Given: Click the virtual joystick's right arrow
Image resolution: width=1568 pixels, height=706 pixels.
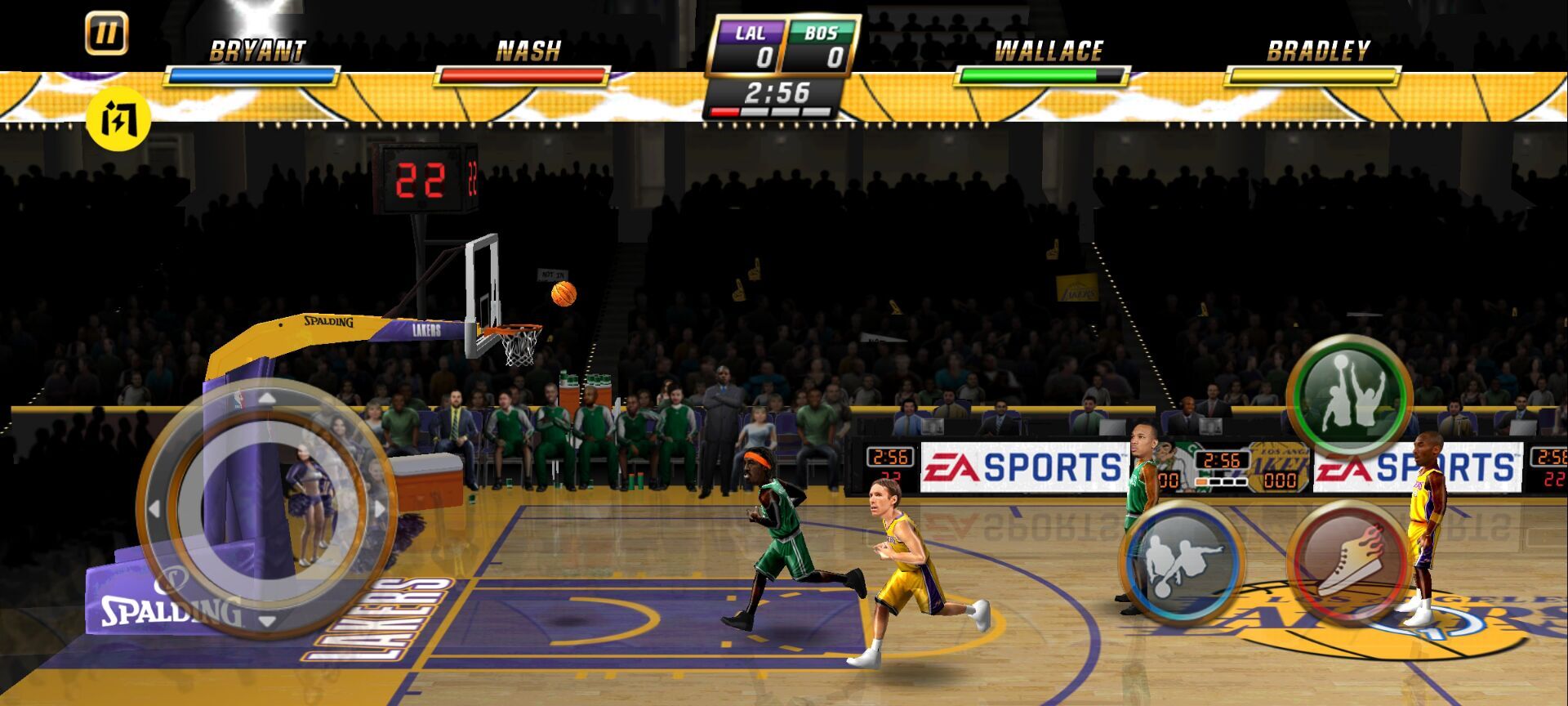Looking at the screenshot, I should click(379, 510).
